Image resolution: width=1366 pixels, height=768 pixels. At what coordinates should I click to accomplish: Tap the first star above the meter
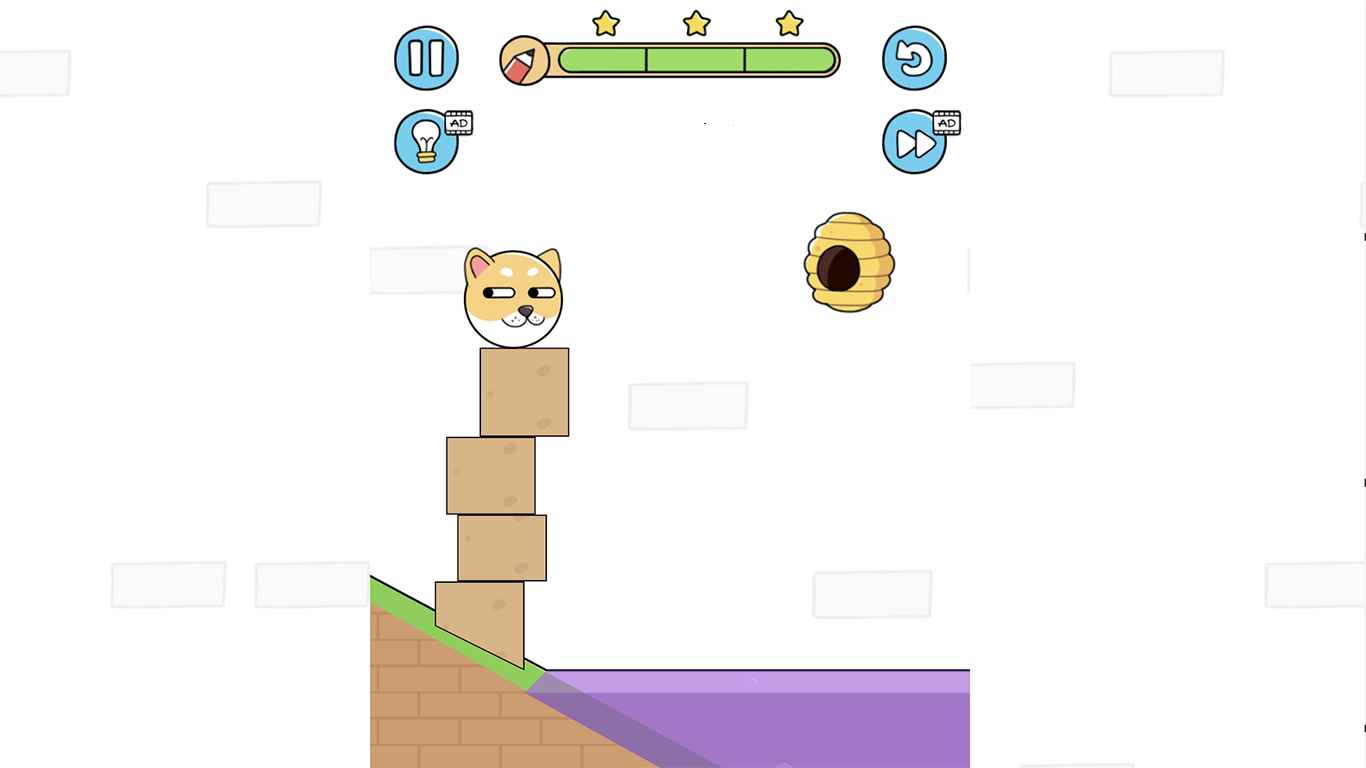tap(605, 24)
